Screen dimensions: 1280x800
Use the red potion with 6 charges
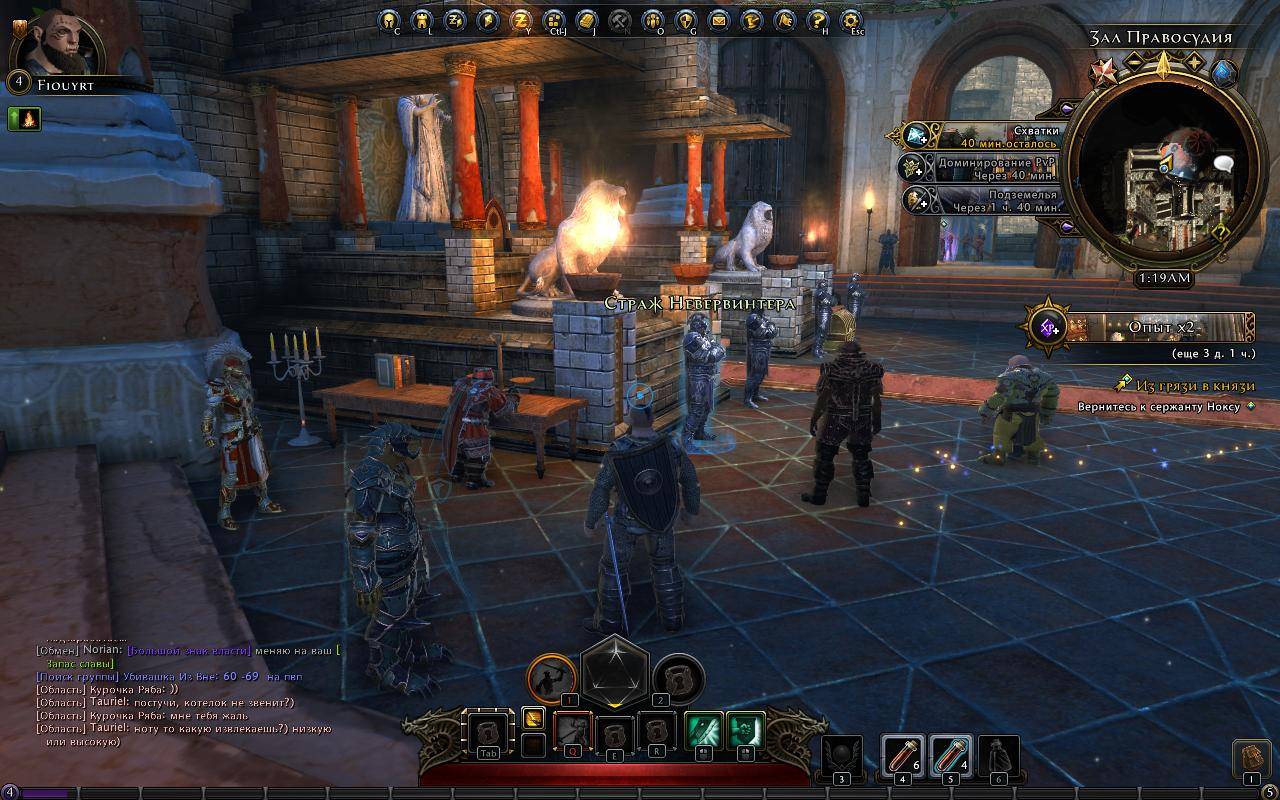point(902,756)
